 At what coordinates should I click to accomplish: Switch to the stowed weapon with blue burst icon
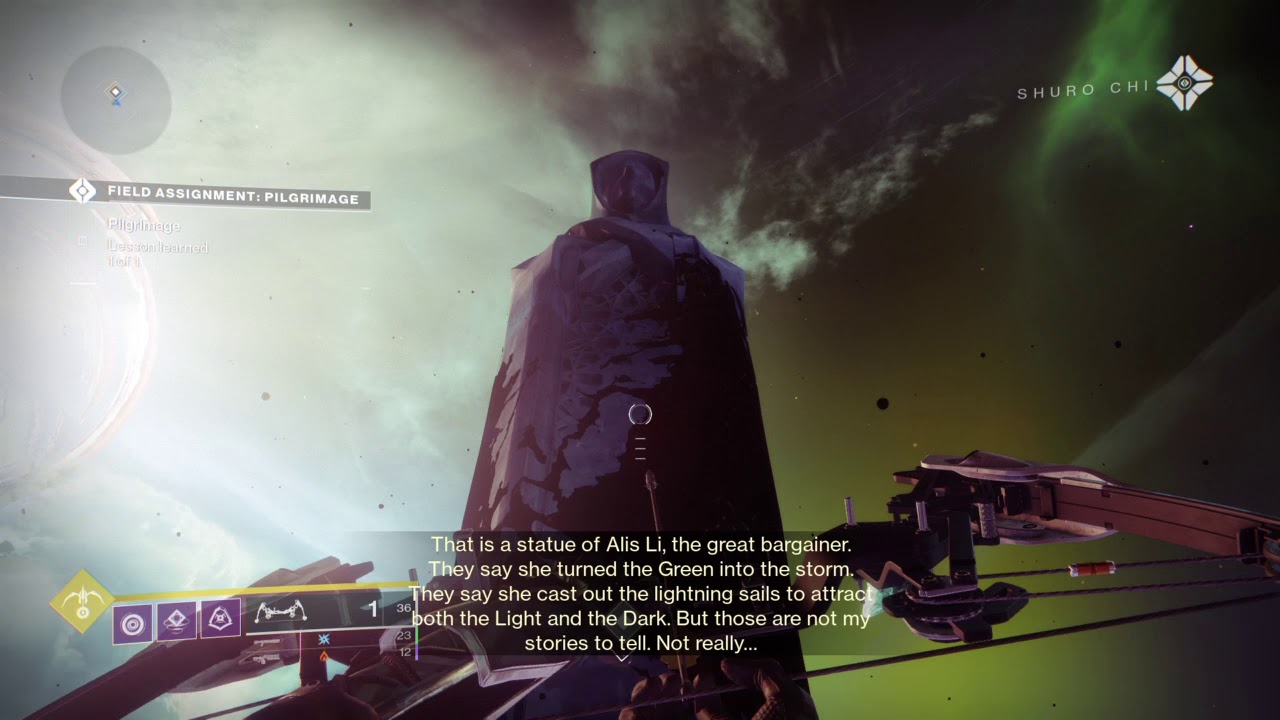point(323,638)
